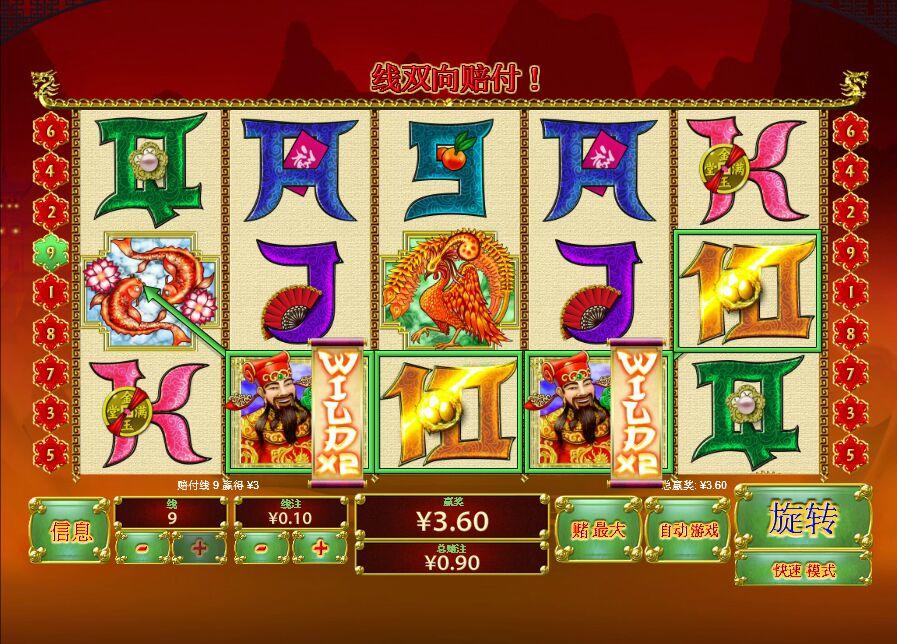The height and width of the screenshot is (644, 897).
Task: Activate the 赌最大 max bet button
Action: pos(598,530)
